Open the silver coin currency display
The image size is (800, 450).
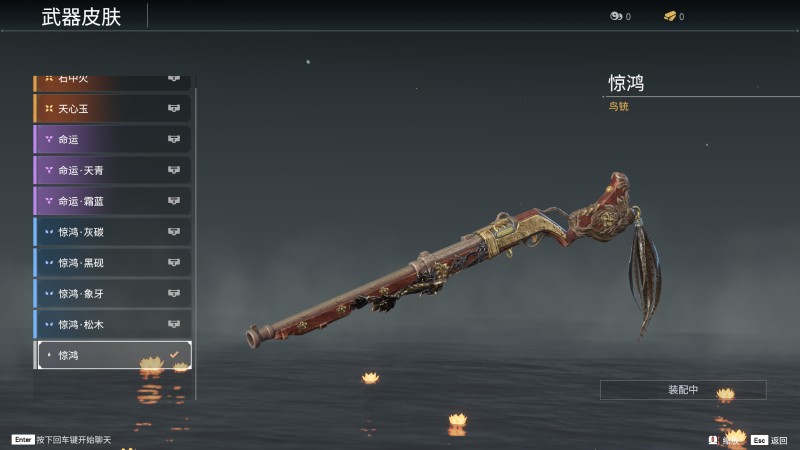[x=619, y=16]
